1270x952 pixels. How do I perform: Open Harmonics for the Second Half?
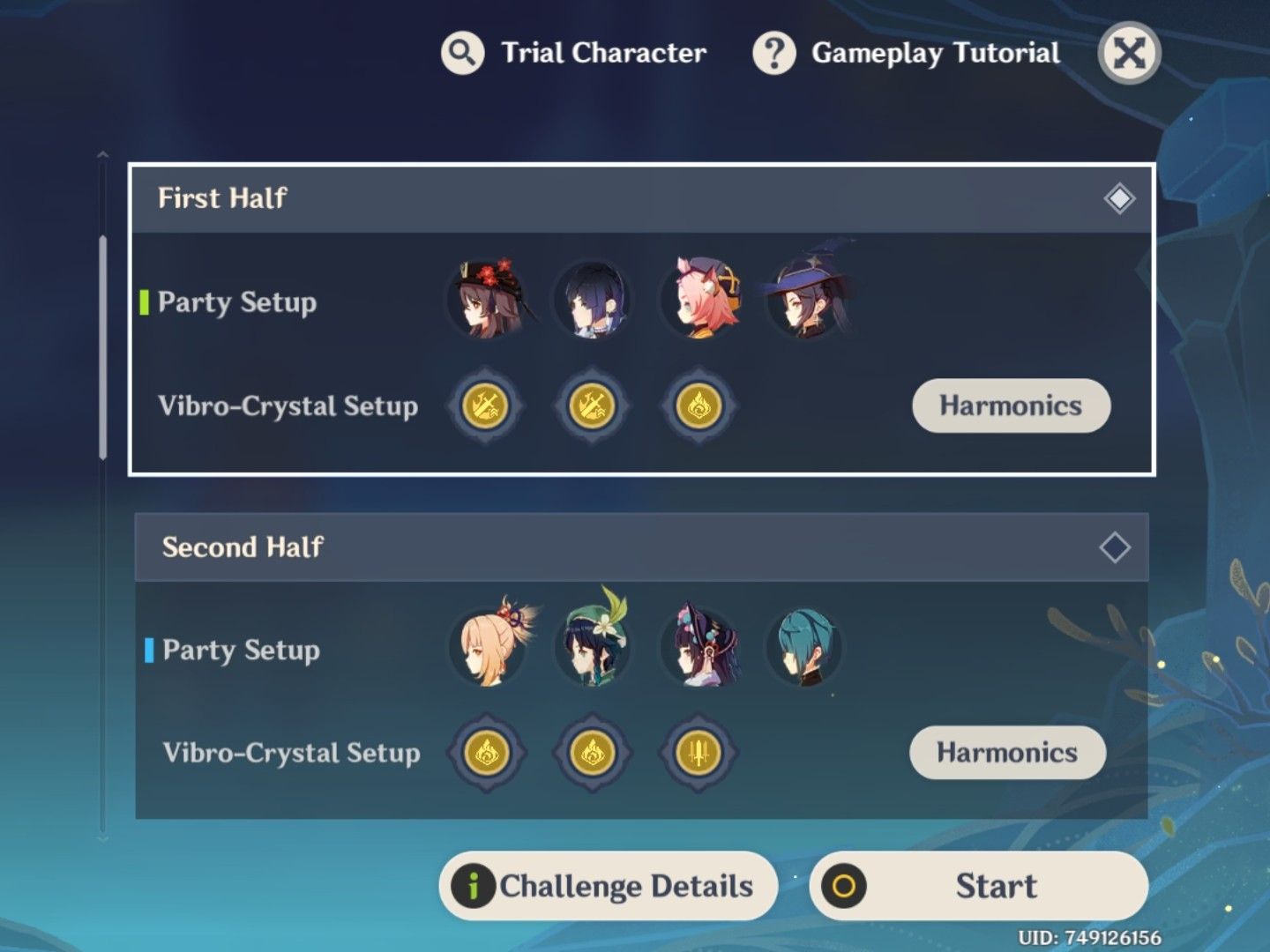1007,753
